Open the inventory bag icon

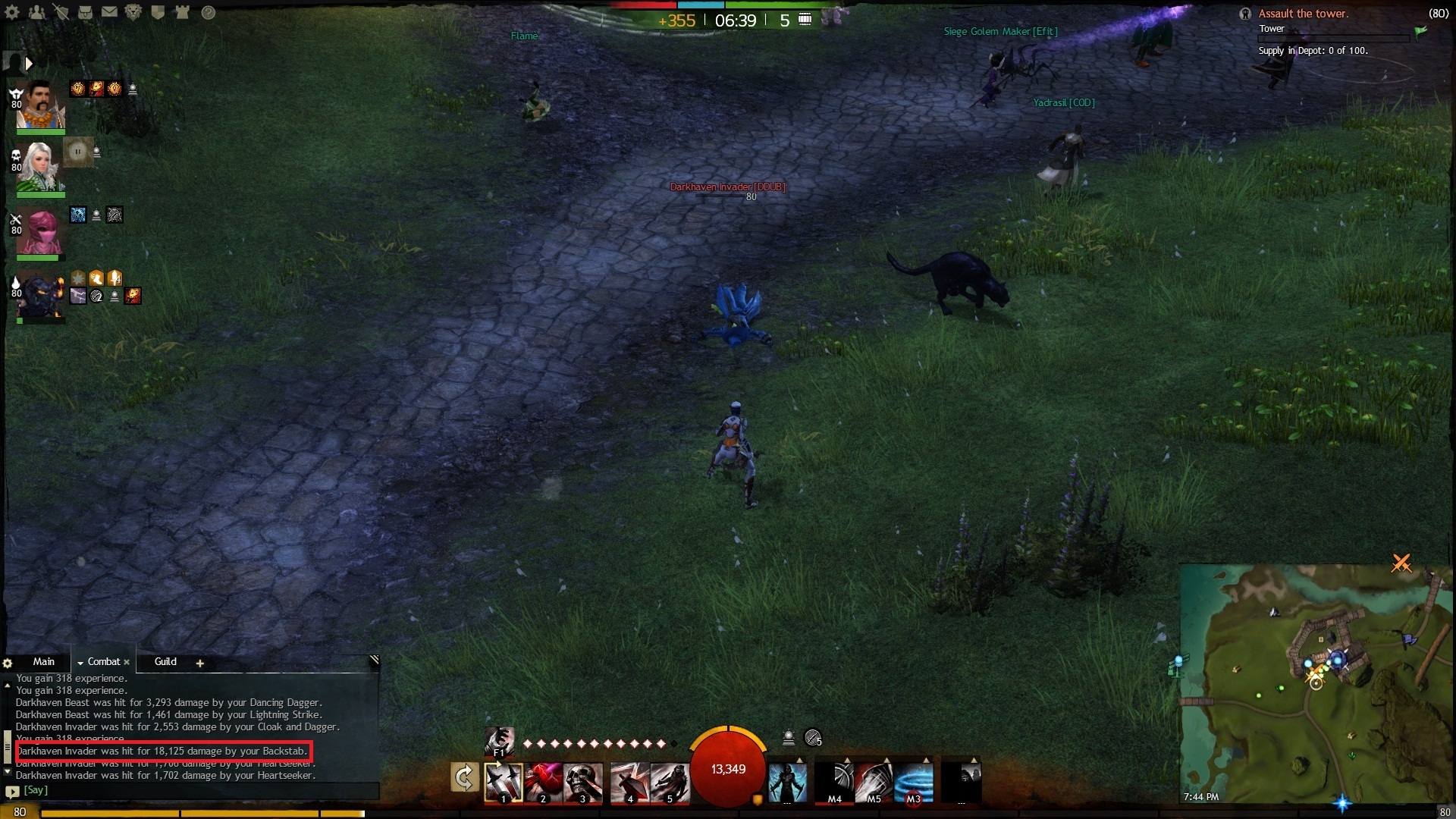(85, 12)
